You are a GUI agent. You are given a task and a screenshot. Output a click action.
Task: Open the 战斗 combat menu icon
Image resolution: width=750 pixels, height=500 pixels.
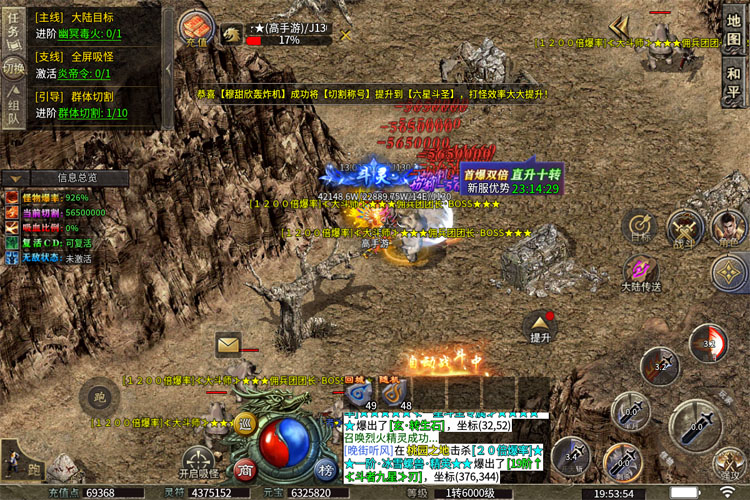[685, 229]
